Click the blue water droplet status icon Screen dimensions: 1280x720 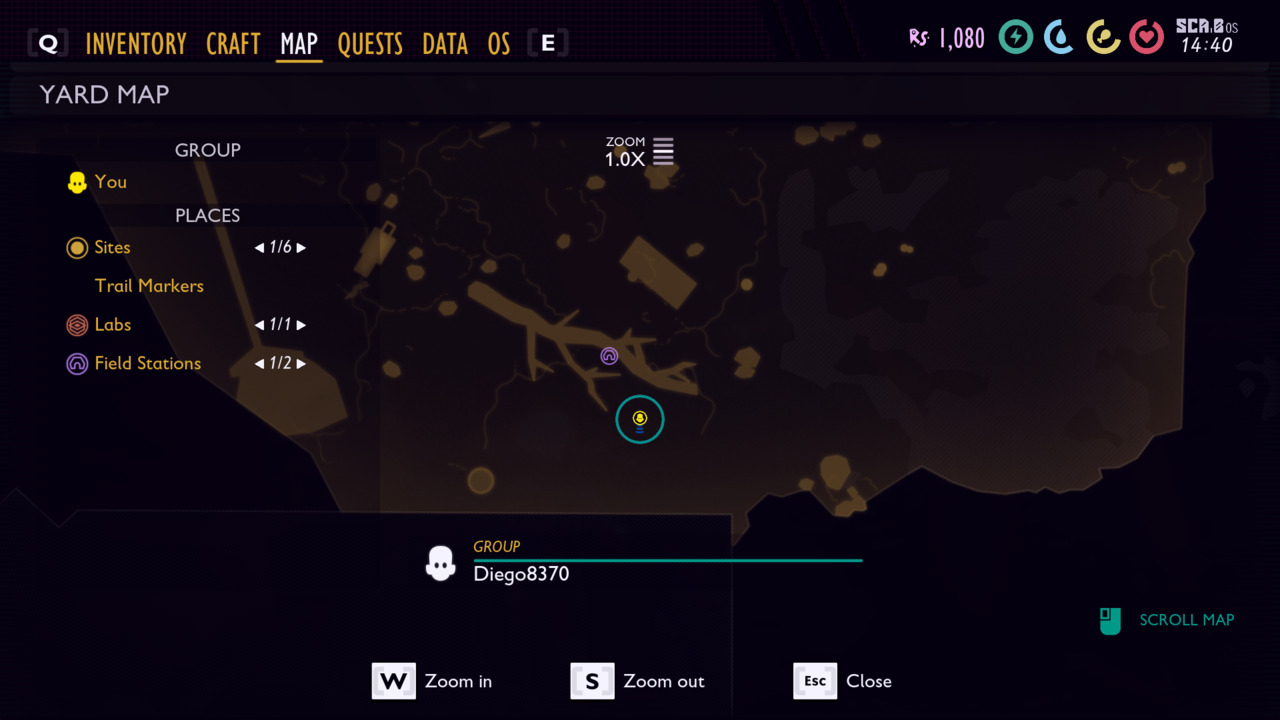tap(1059, 37)
